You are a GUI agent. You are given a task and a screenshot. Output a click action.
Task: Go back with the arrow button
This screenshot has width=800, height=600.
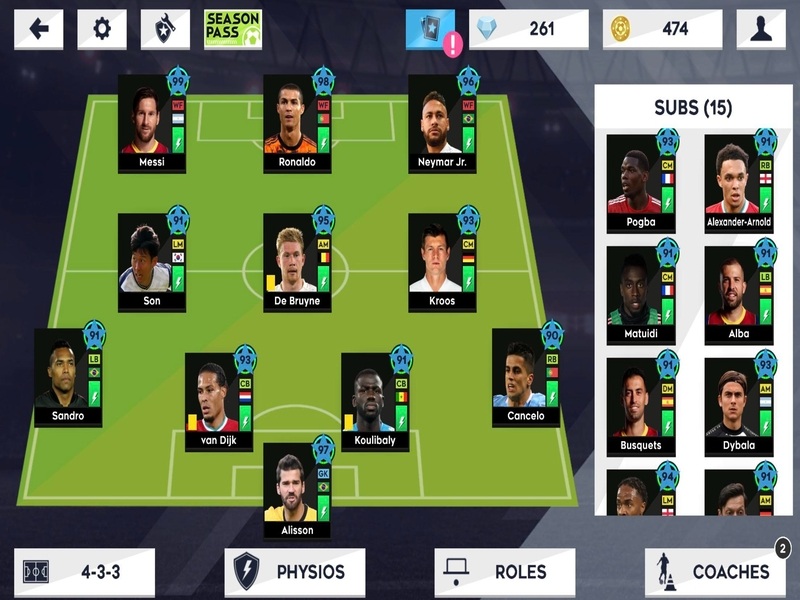pos(39,29)
